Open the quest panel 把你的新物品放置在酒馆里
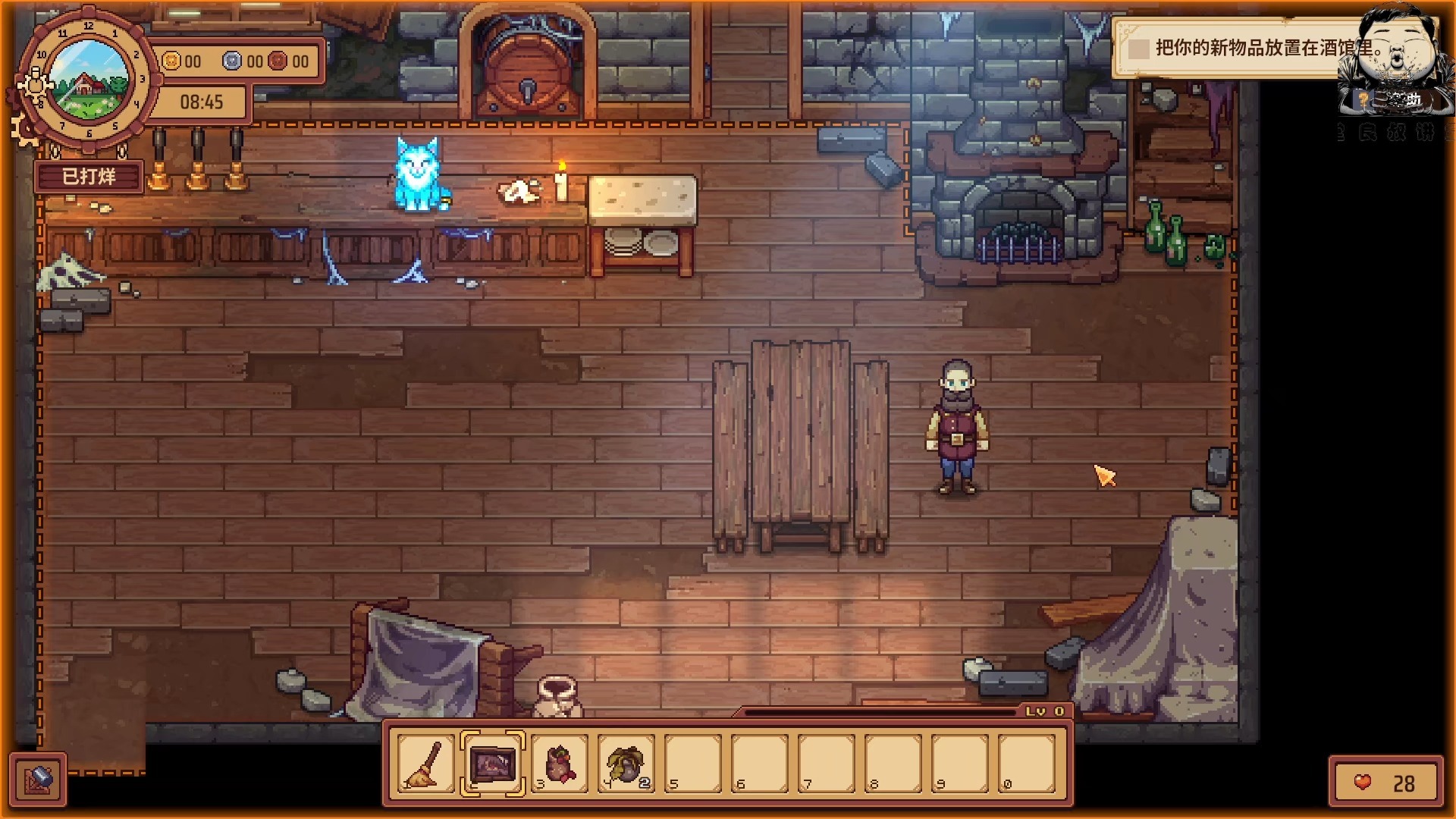The height and width of the screenshot is (819, 1456). click(1259, 48)
